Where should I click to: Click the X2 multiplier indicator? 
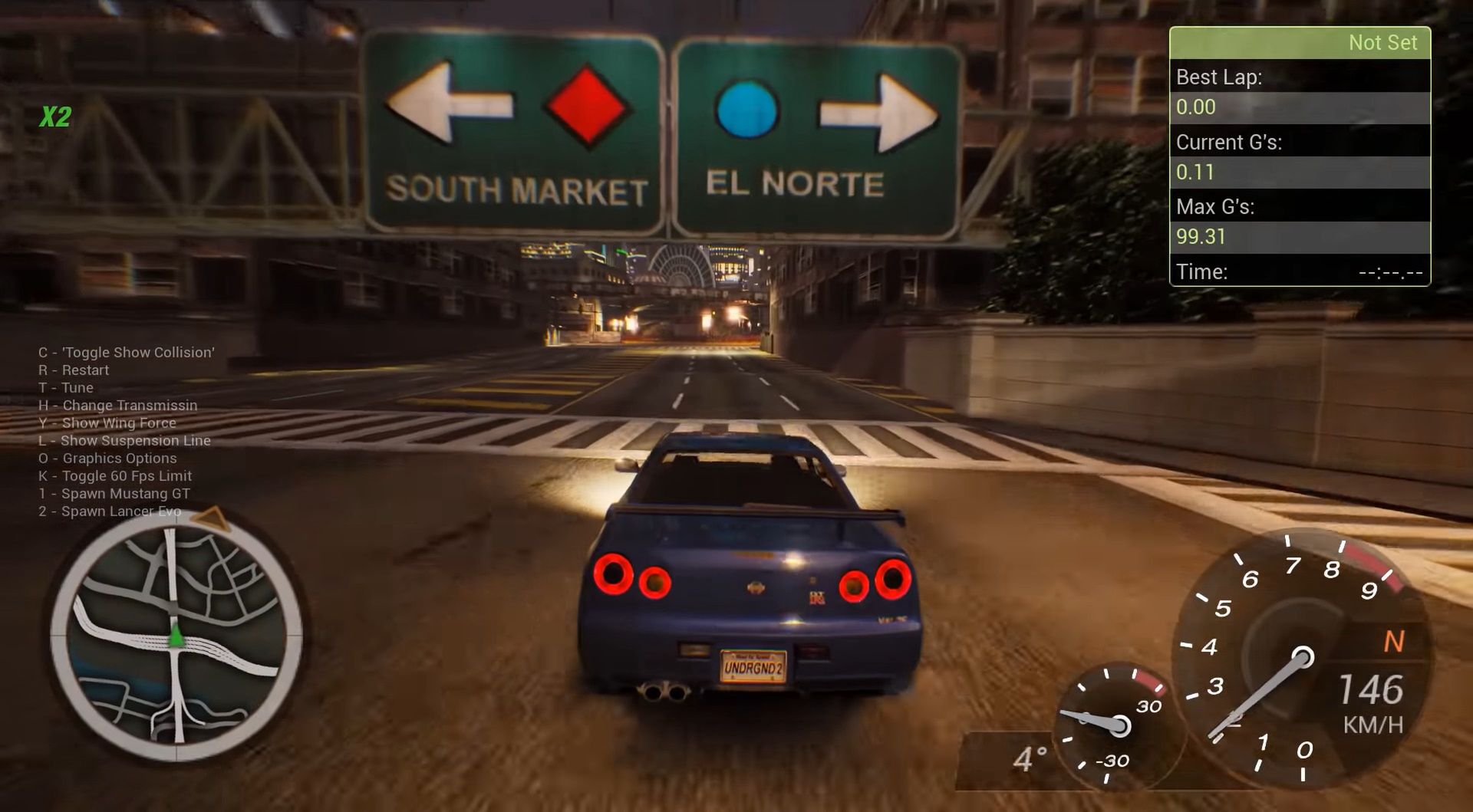click(x=54, y=117)
